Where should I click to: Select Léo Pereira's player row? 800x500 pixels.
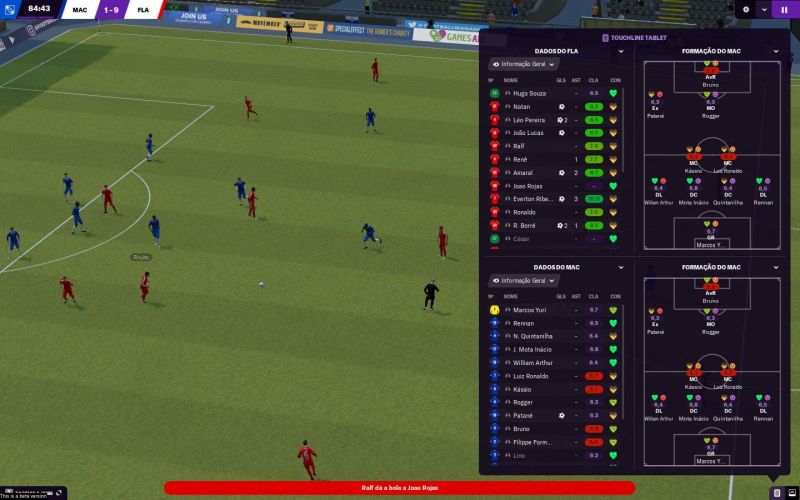tap(529, 120)
